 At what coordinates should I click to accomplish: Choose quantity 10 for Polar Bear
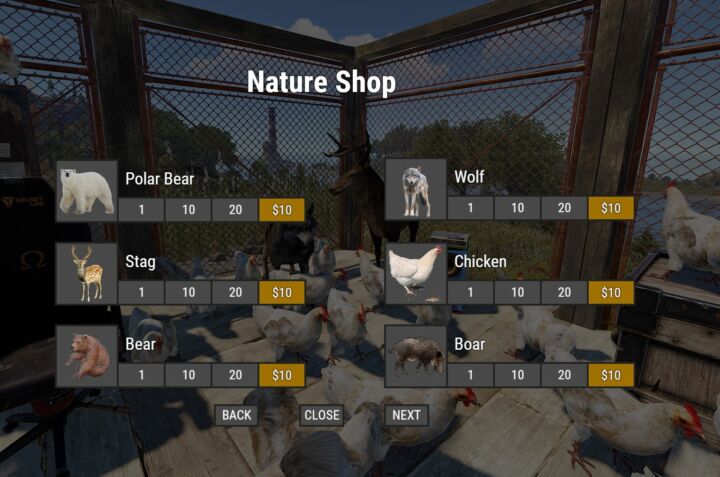pyautogui.click(x=188, y=209)
